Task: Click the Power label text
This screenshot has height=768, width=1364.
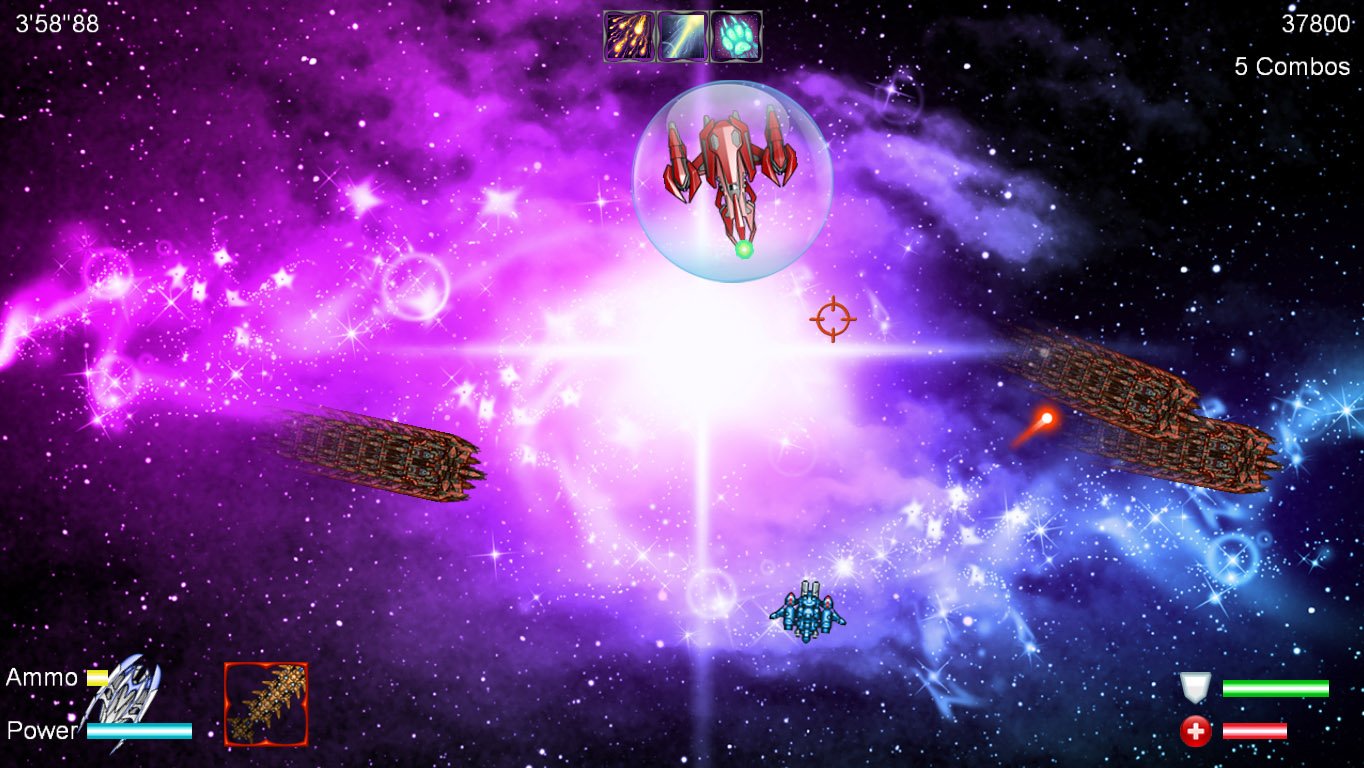Action: click(40, 731)
